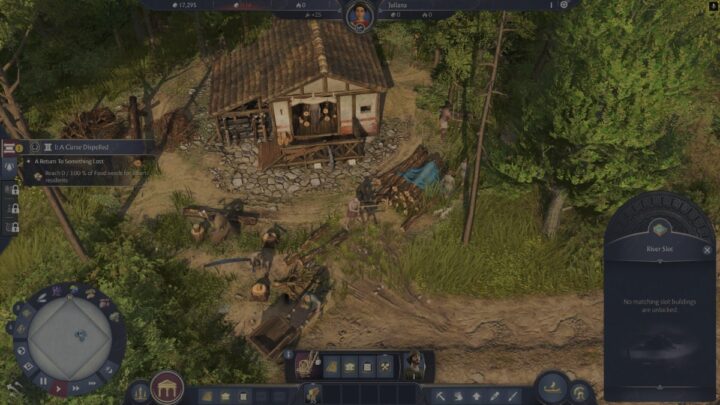
Task: Select the character portrait in the build bar
Action: coord(413,366)
